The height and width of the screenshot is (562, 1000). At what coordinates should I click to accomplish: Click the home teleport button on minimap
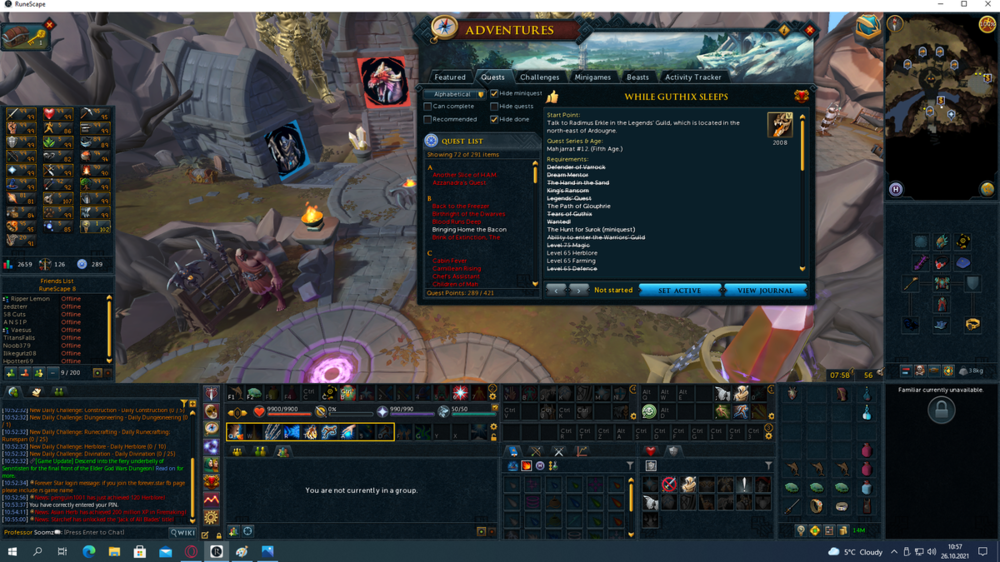(x=896, y=189)
